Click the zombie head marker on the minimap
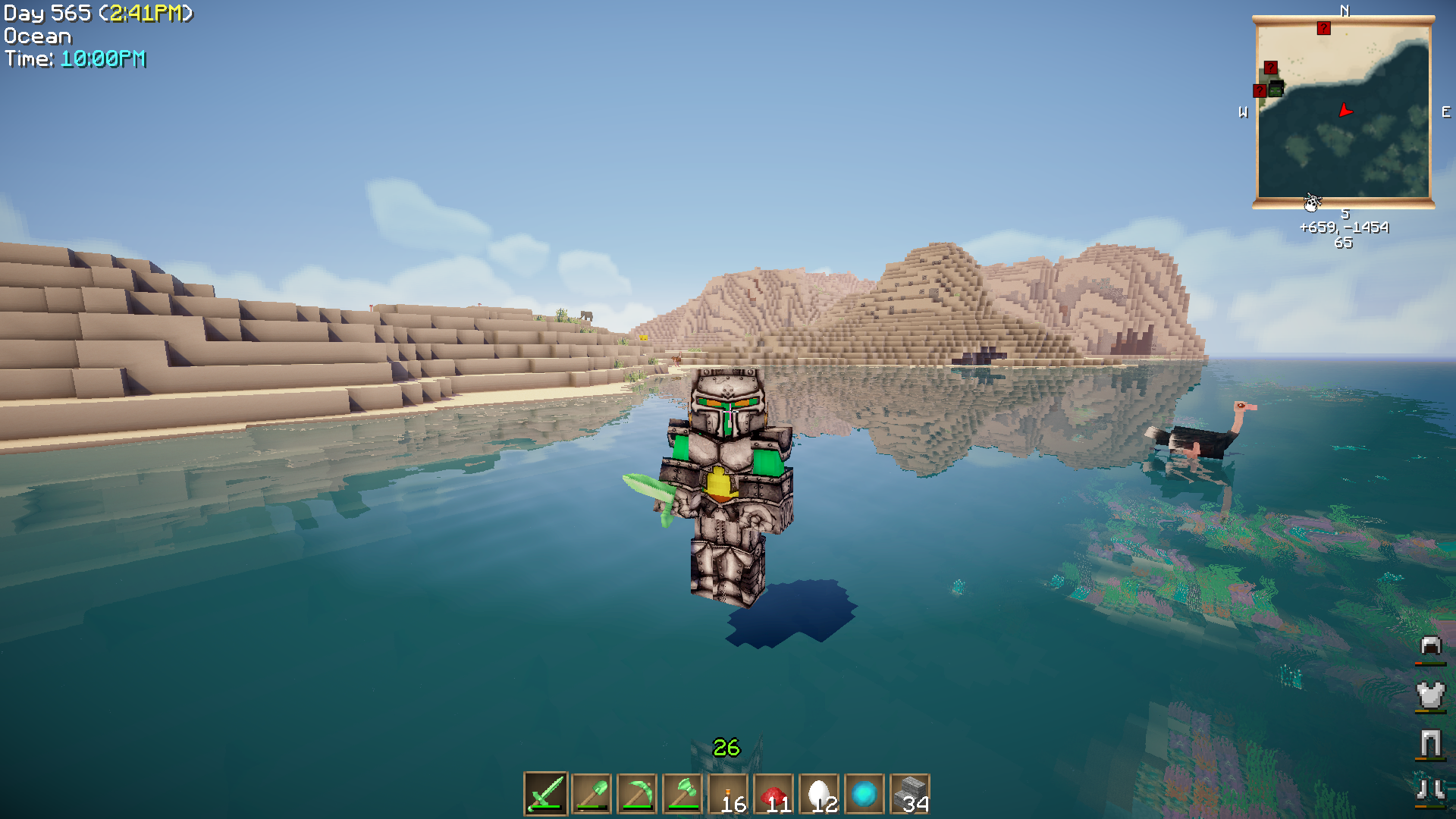Screen dimensions: 1456x819 coord(1276,89)
